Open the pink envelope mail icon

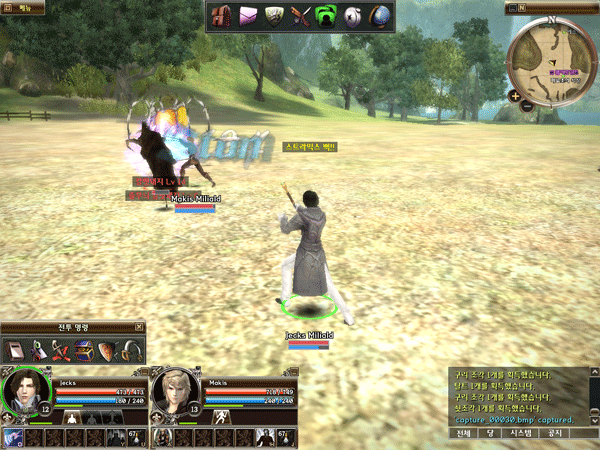pyautogui.click(x=248, y=16)
